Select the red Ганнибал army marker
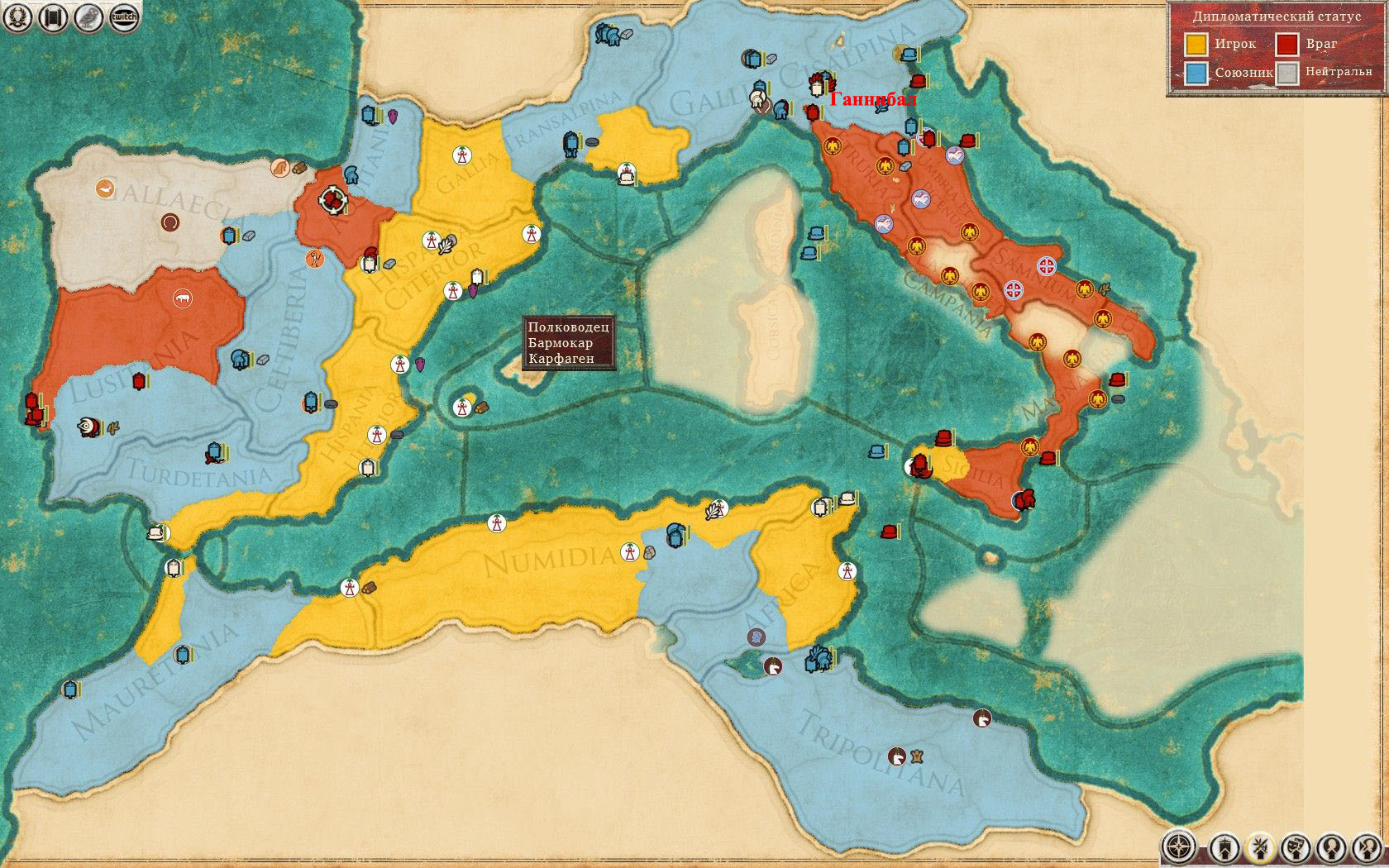The width and height of the screenshot is (1389, 868). 813,112
